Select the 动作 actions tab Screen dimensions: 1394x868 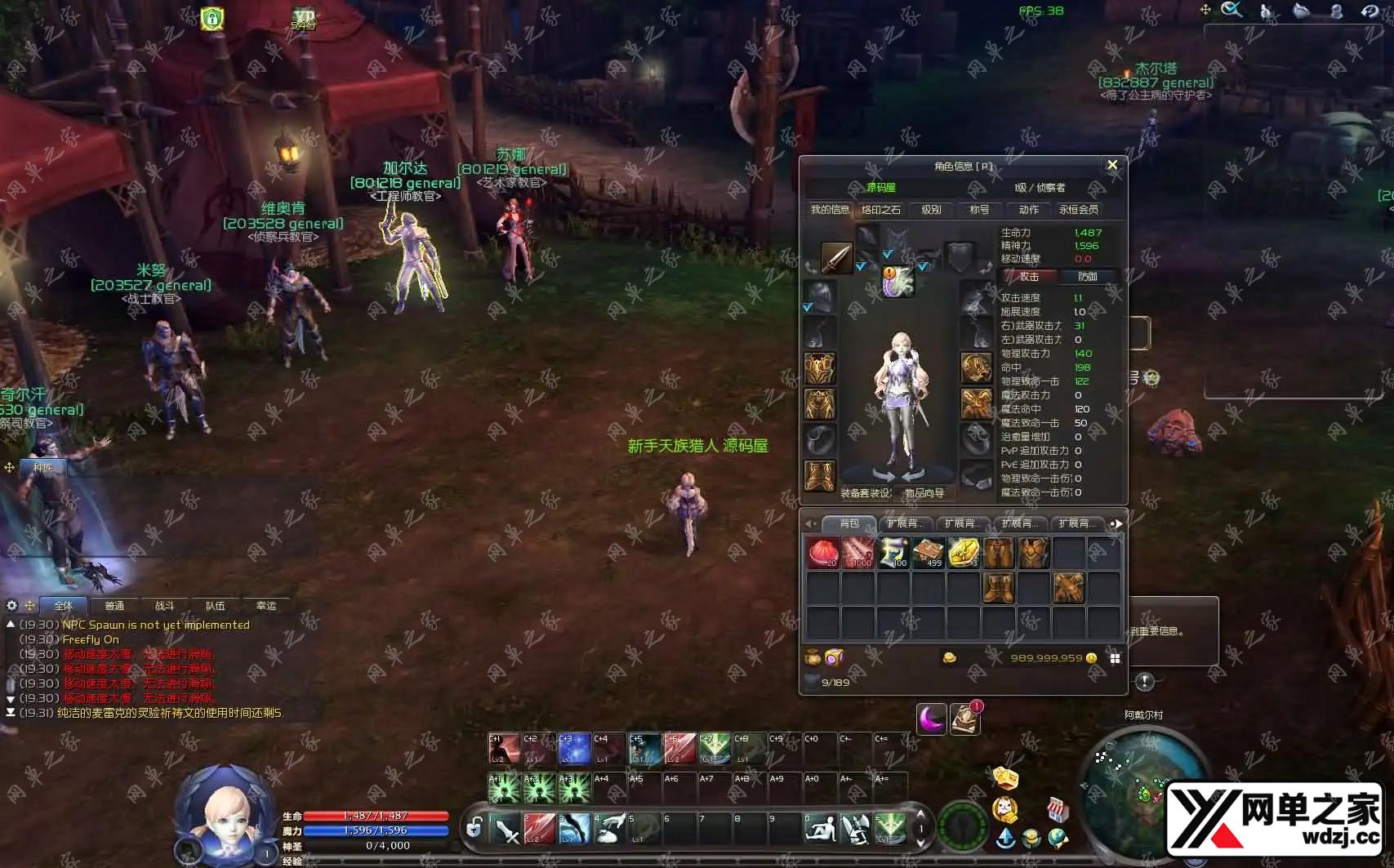[x=1028, y=210]
